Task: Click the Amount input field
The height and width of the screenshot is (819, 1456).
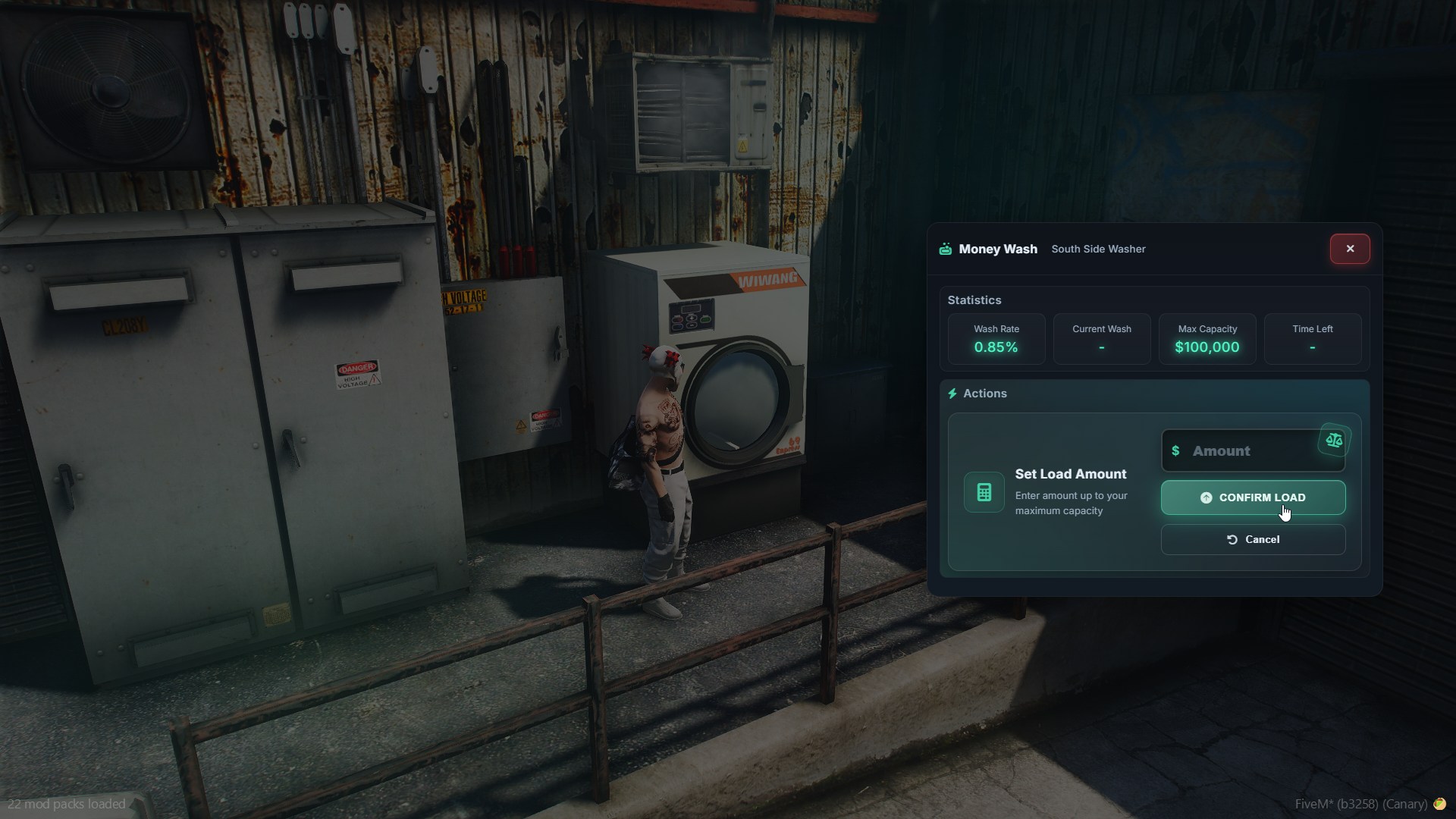Action: click(1244, 451)
